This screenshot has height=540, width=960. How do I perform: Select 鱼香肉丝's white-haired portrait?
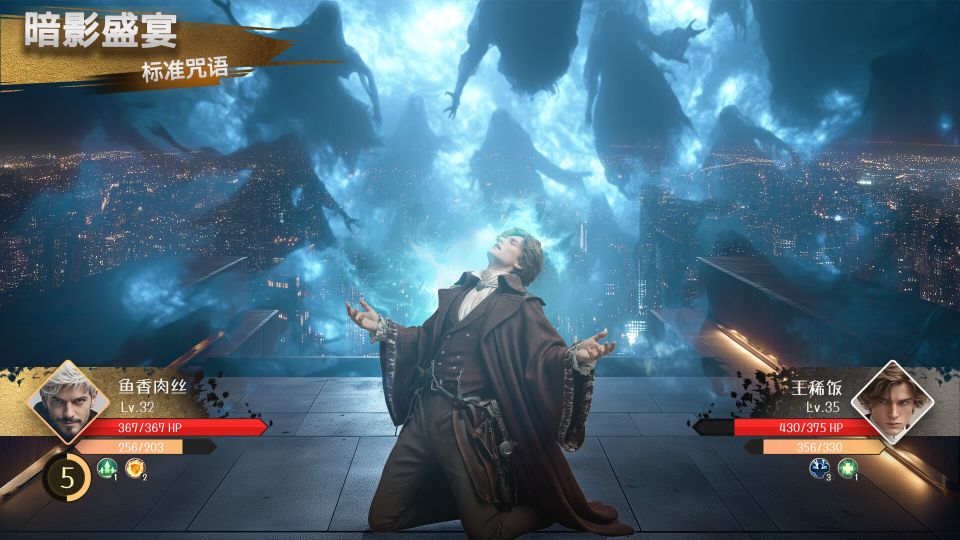pyautogui.click(x=68, y=402)
